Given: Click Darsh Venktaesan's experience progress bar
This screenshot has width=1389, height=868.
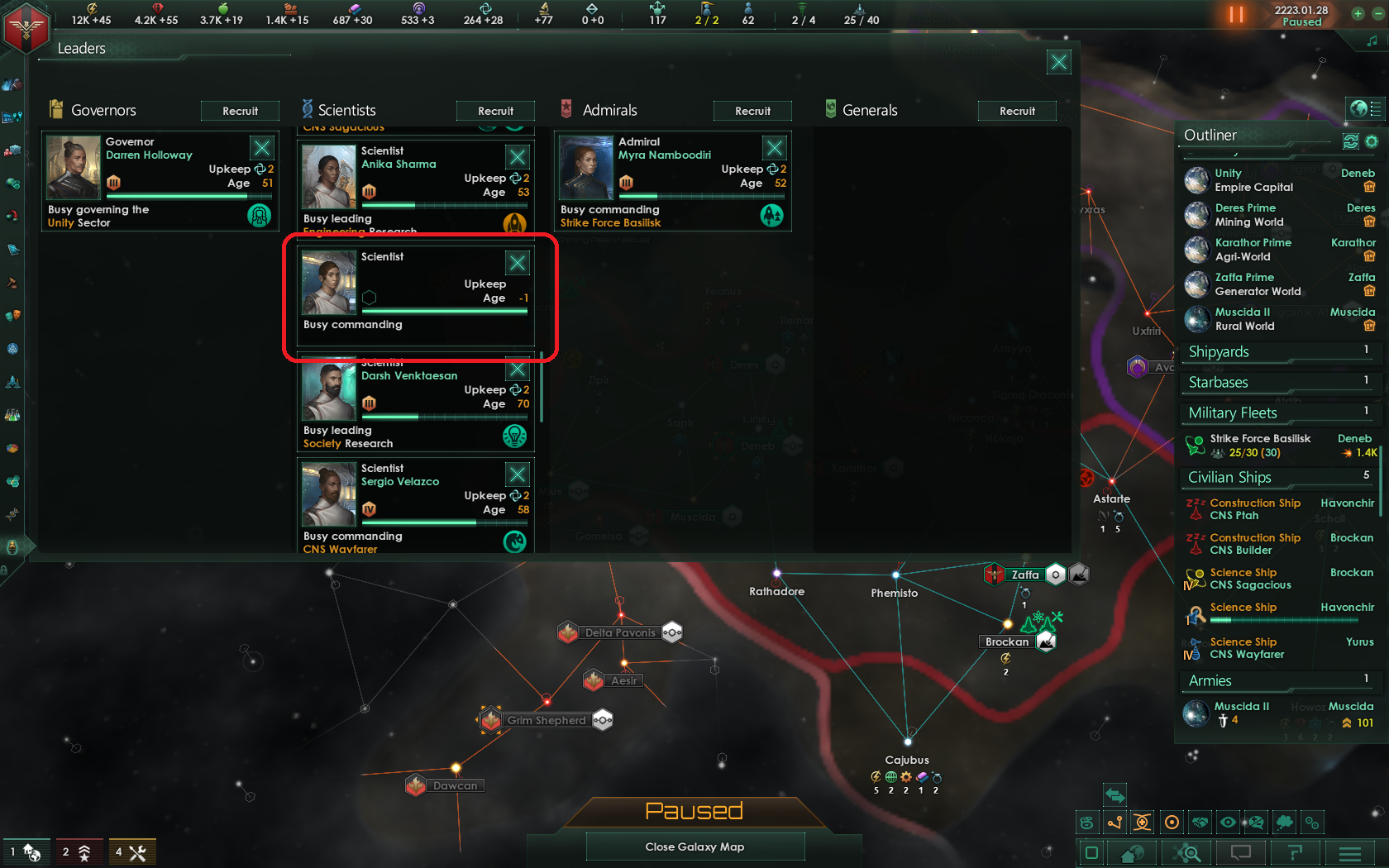Looking at the screenshot, I should click(x=445, y=417).
